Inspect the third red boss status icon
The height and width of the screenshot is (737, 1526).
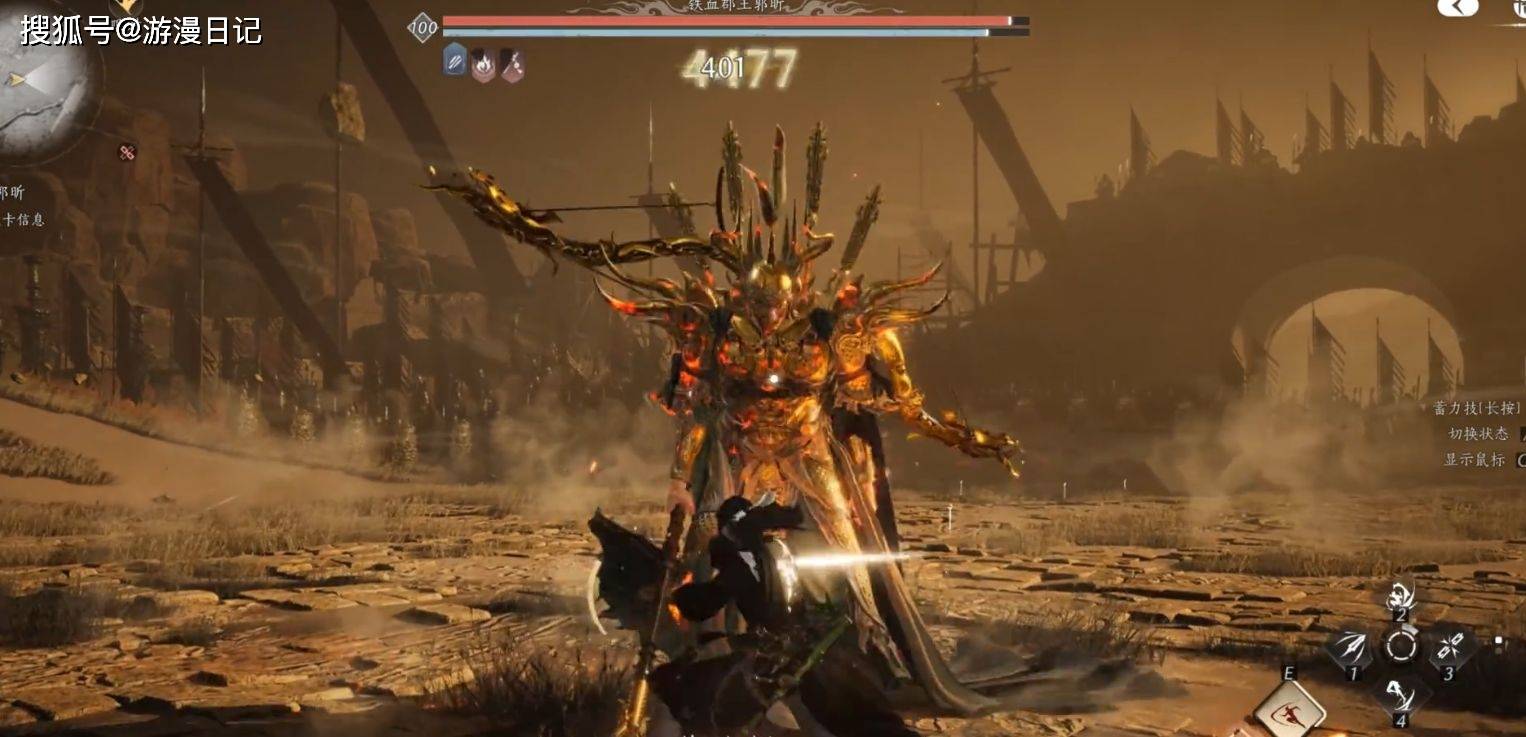tap(512, 65)
